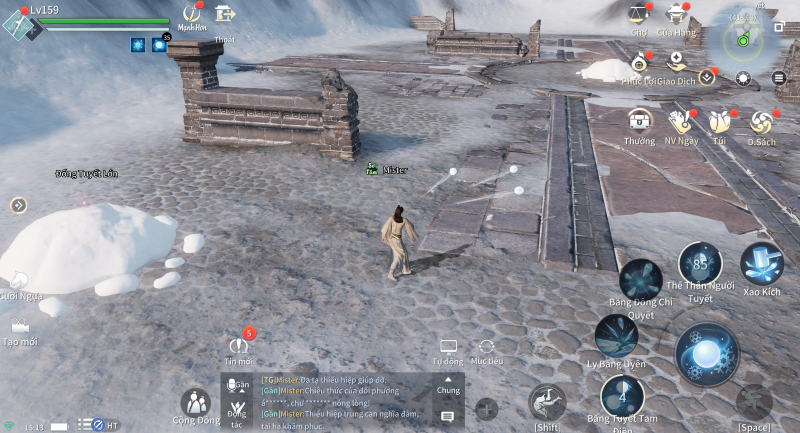Activate the Băng Đông Chi Quyết skill

[x=640, y=279]
